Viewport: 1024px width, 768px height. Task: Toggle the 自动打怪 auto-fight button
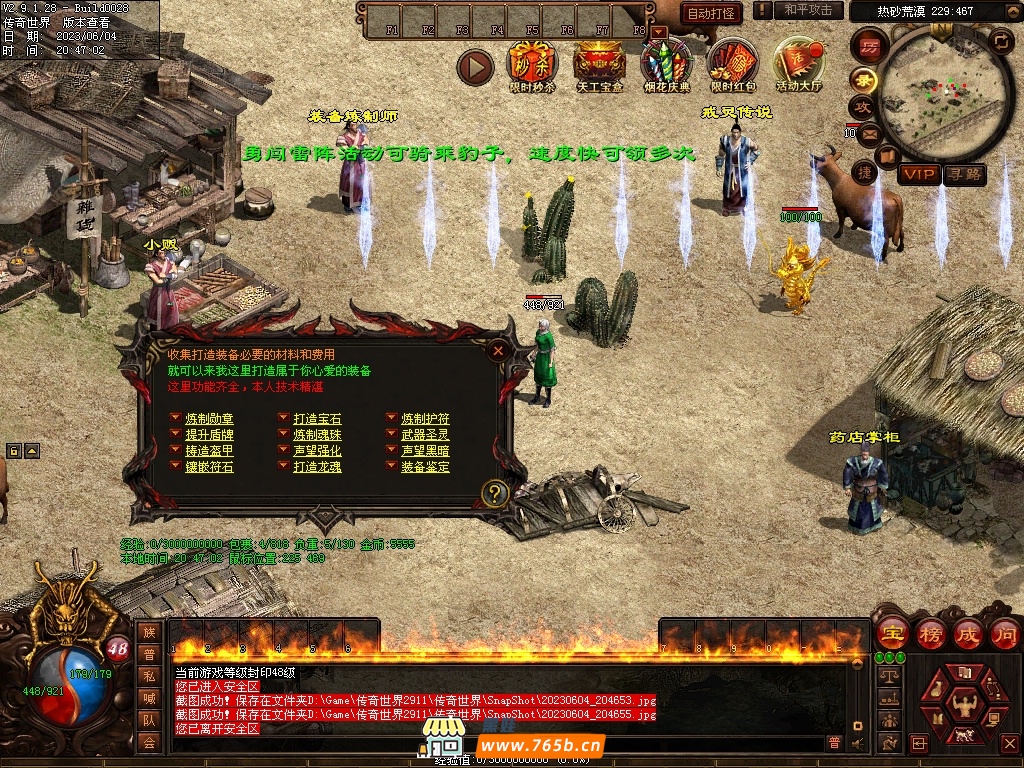(x=712, y=13)
